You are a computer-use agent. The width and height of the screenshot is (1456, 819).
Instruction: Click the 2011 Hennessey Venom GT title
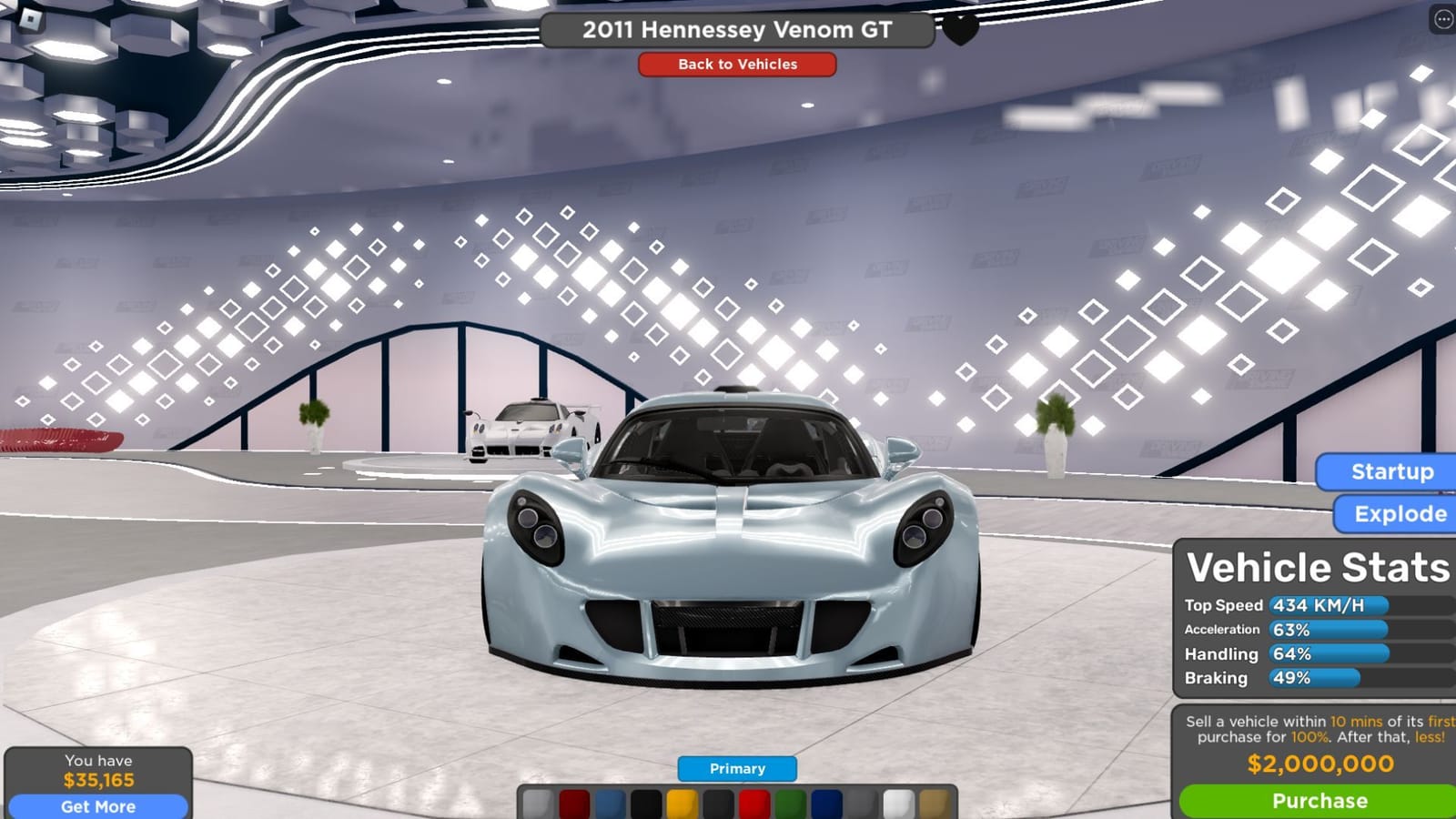tap(737, 28)
